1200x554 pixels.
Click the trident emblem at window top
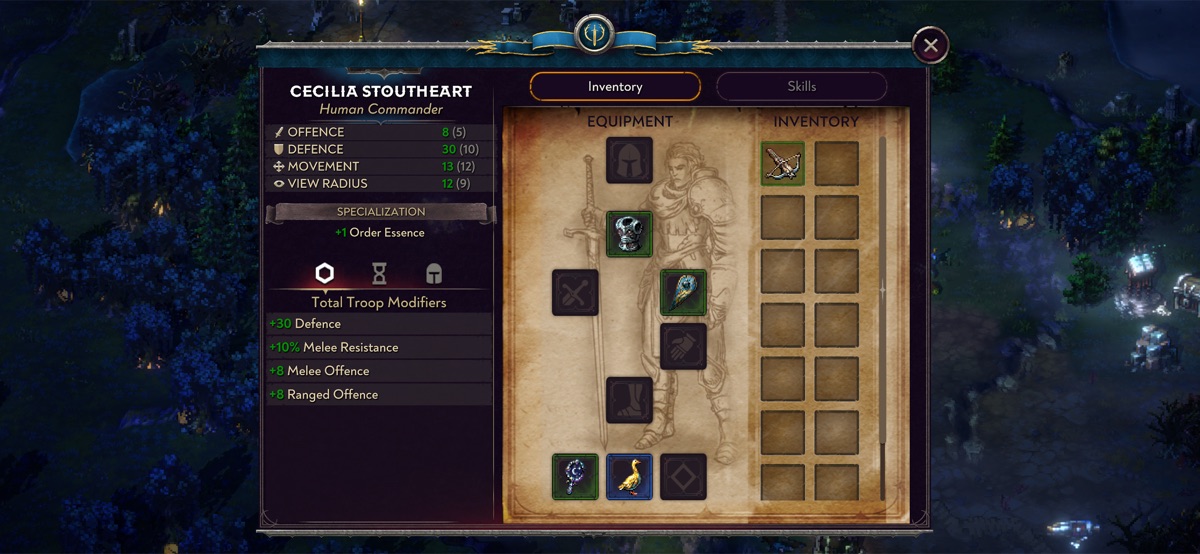point(592,35)
